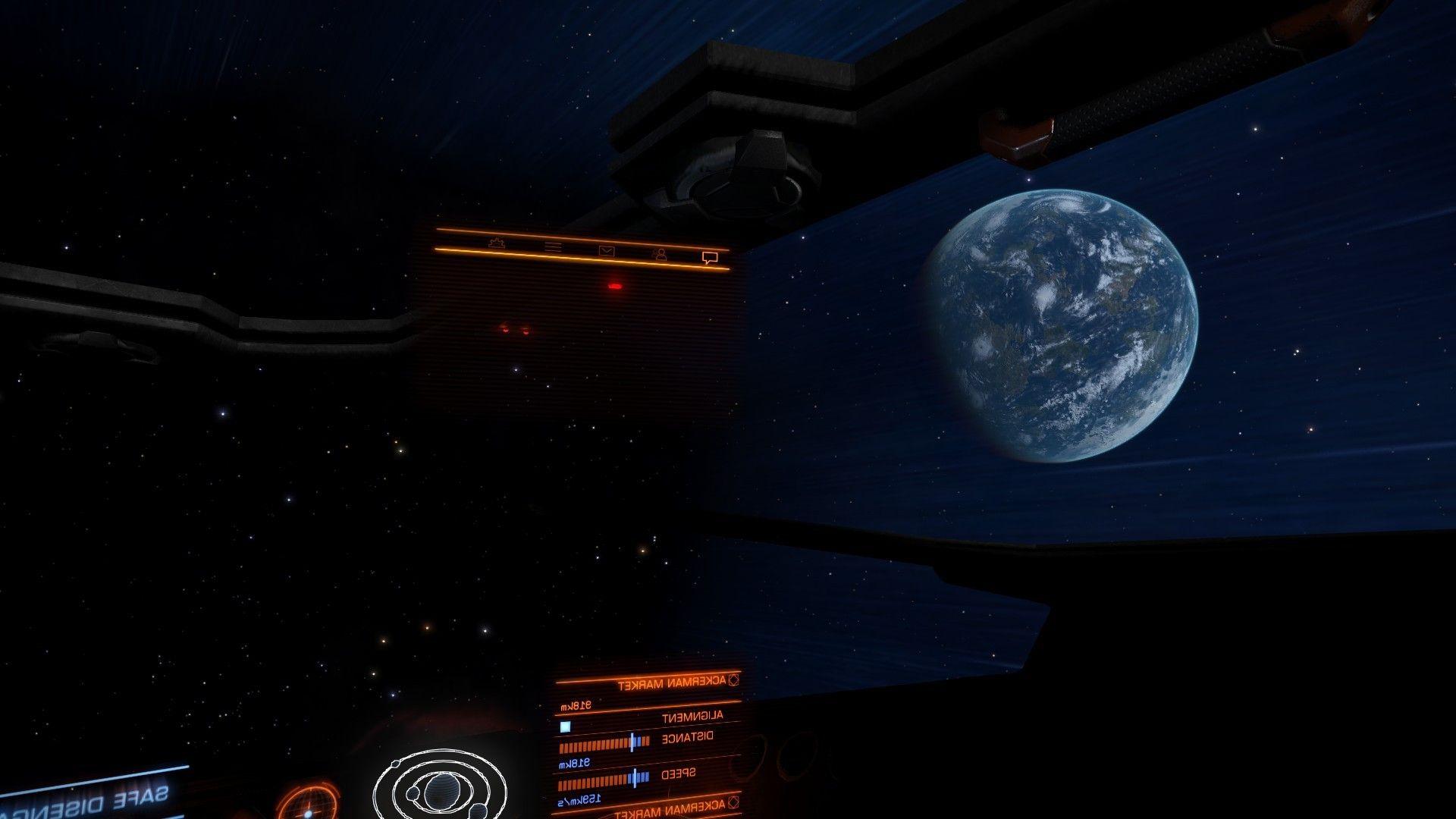Select the envelope inbox tab
1456x819 pixels.
click(x=606, y=250)
